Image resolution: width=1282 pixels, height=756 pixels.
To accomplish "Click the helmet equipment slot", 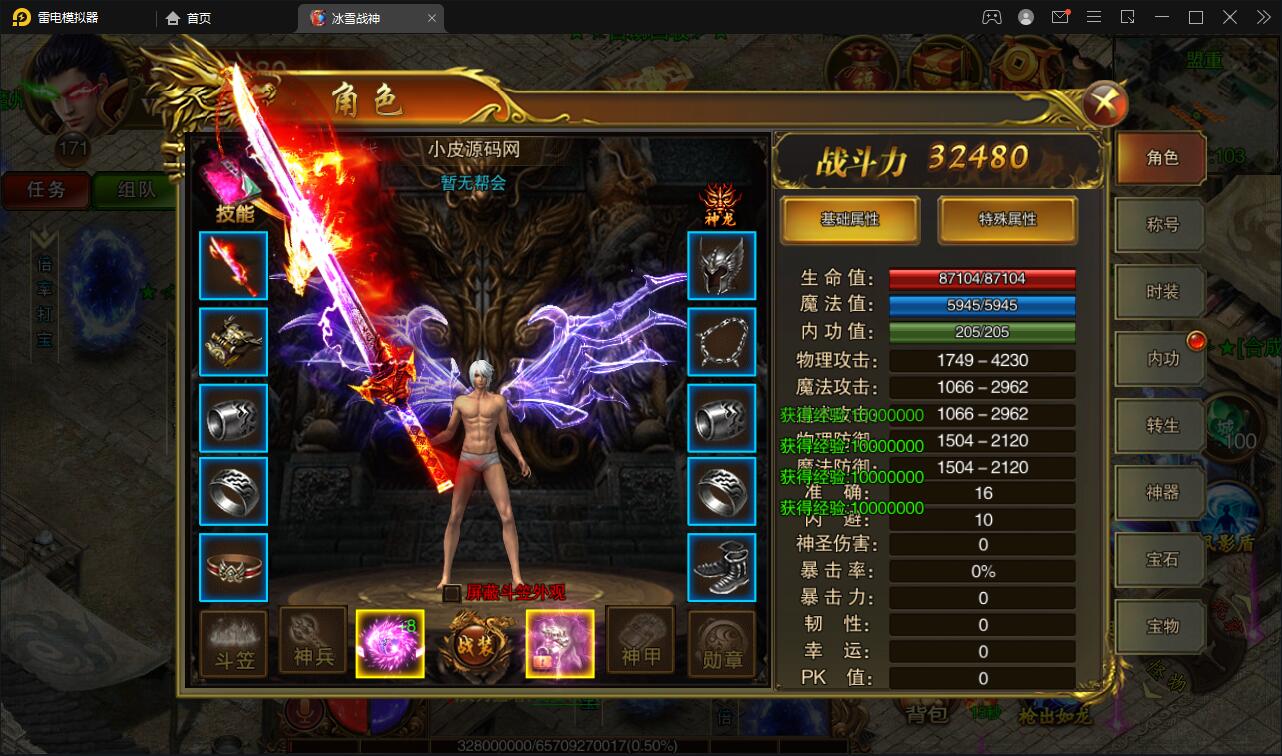I will point(722,265).
